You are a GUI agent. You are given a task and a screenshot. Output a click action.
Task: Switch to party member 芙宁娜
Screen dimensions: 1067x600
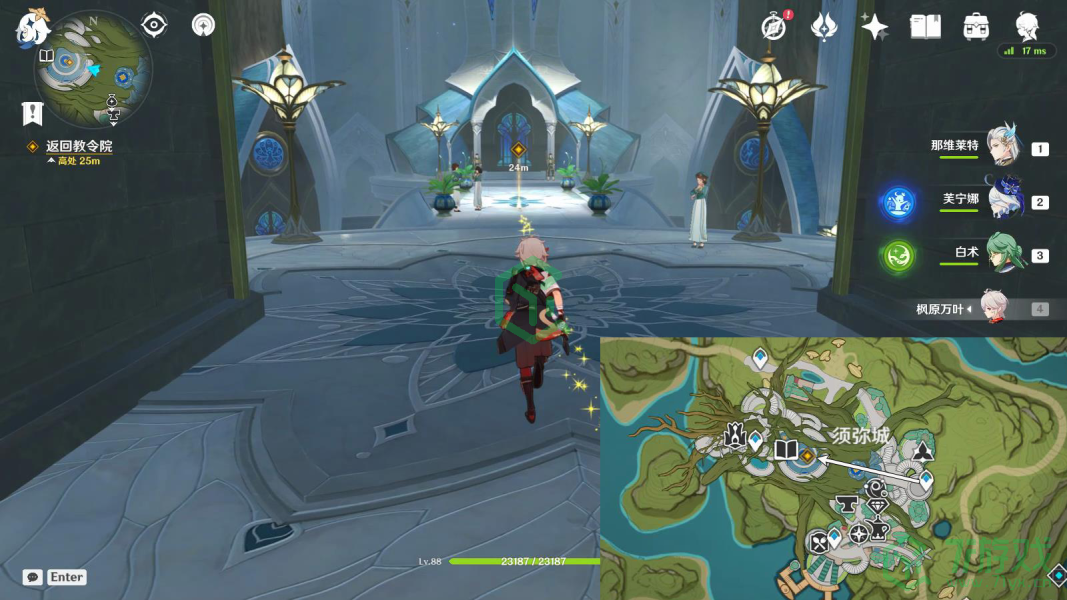(x=1001, y=200)
